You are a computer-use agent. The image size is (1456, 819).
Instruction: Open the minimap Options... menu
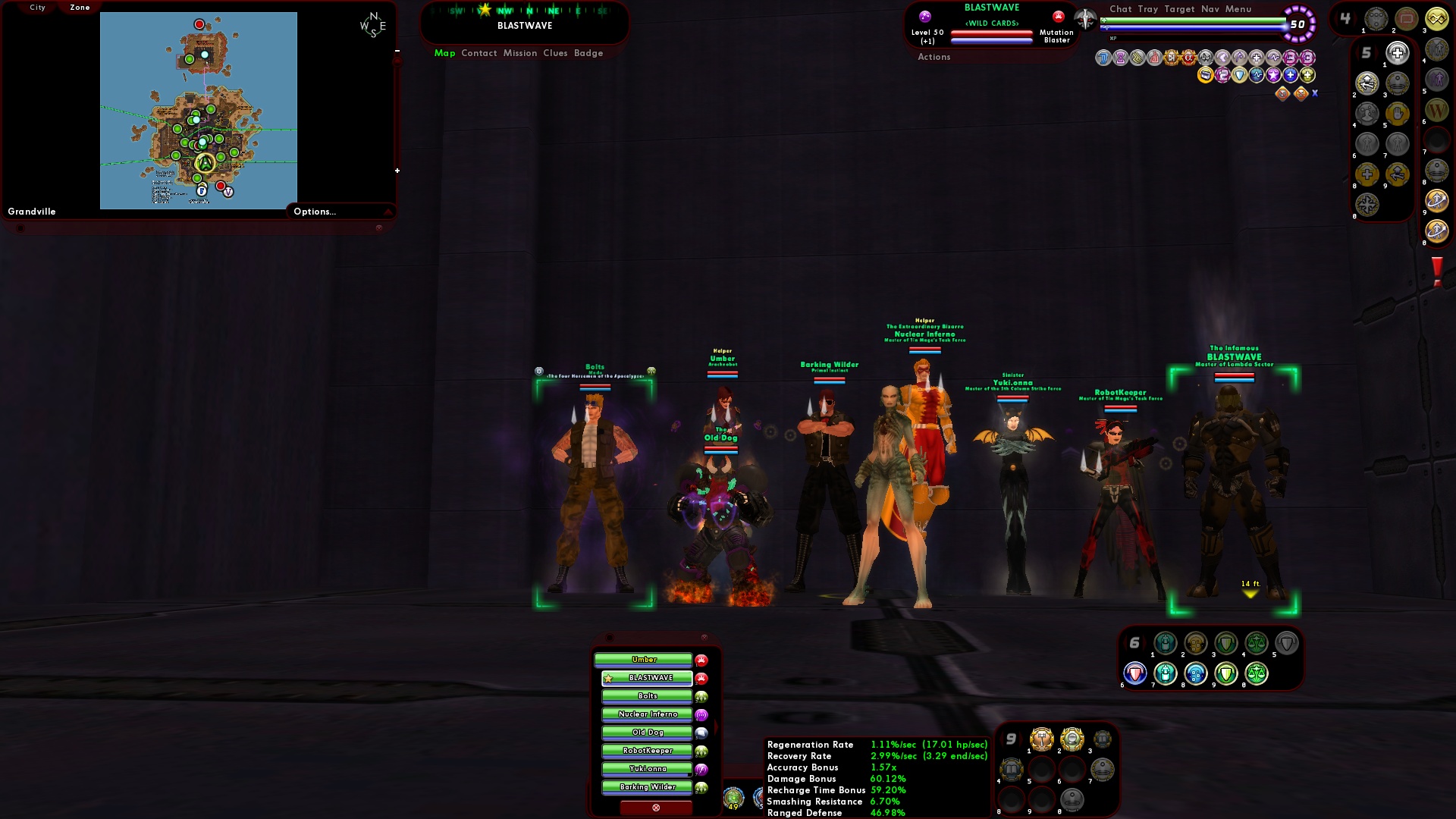pyautogui.click(x=315, y=212)
